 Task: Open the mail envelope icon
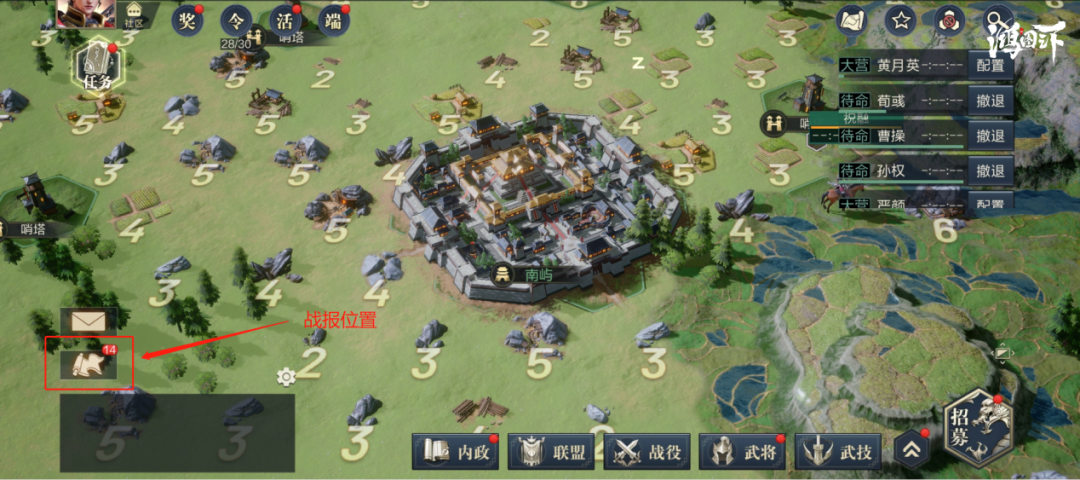point(88,322)
